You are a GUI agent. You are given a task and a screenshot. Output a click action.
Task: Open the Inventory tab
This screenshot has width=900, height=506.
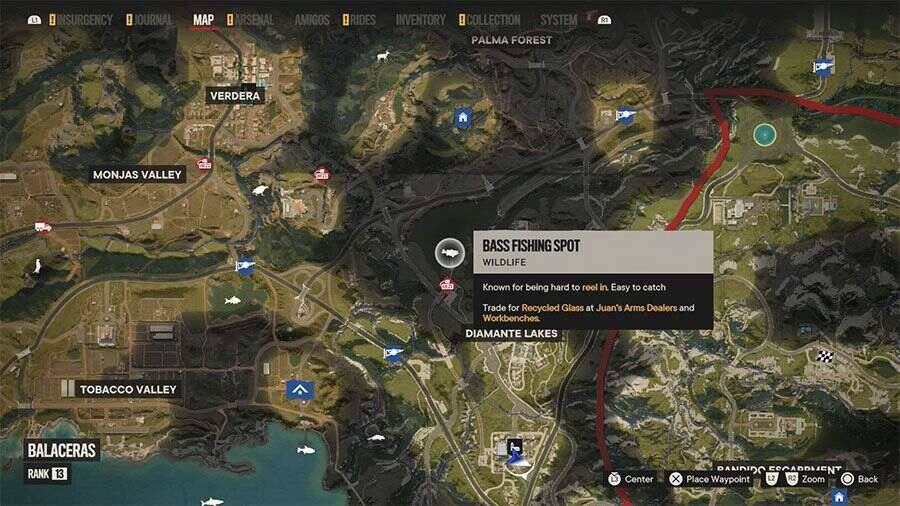pyautogui.click(x=420, y=20)
